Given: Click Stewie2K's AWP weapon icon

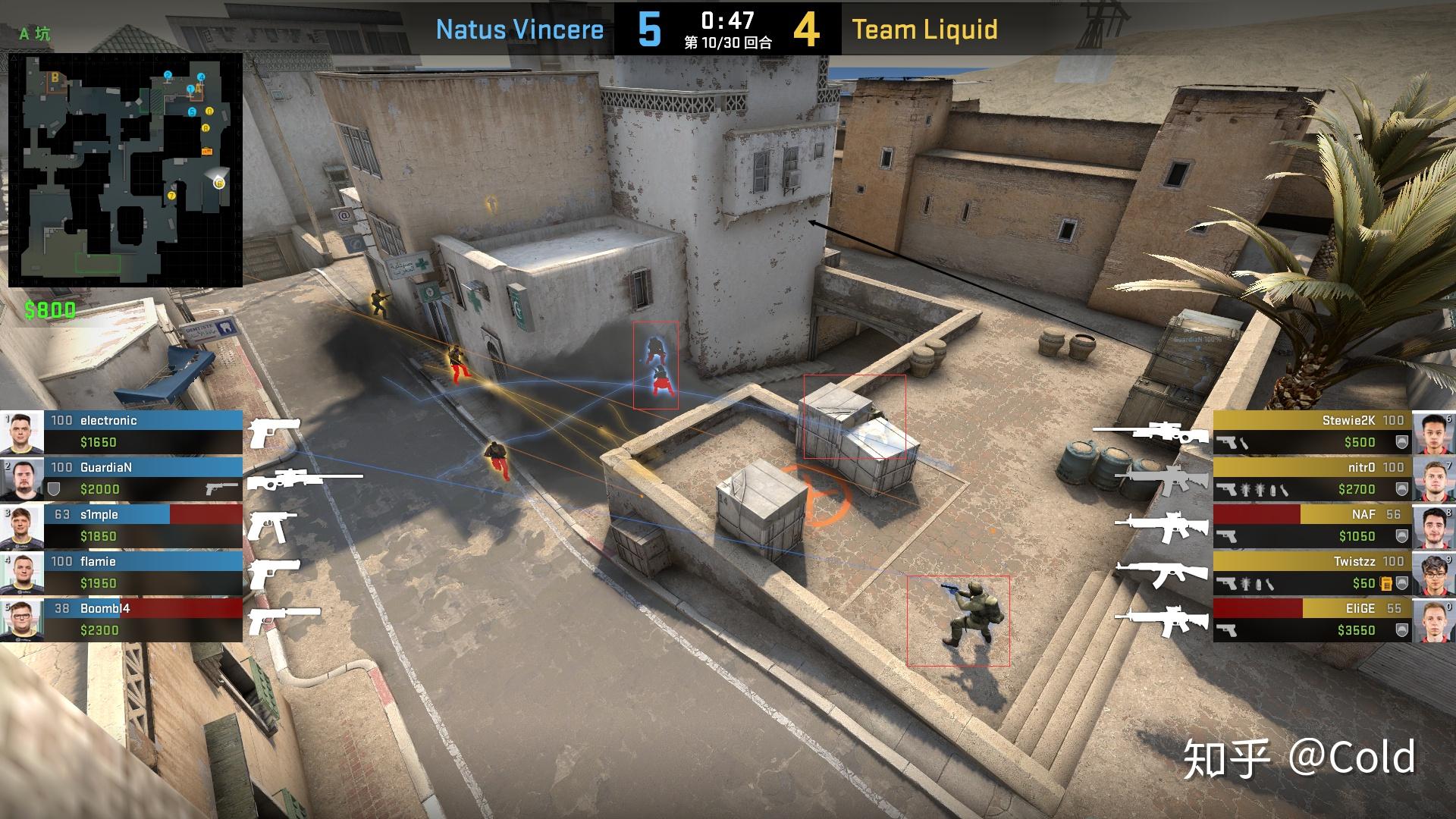Looking at the screenshot, I should point(1150,432).
